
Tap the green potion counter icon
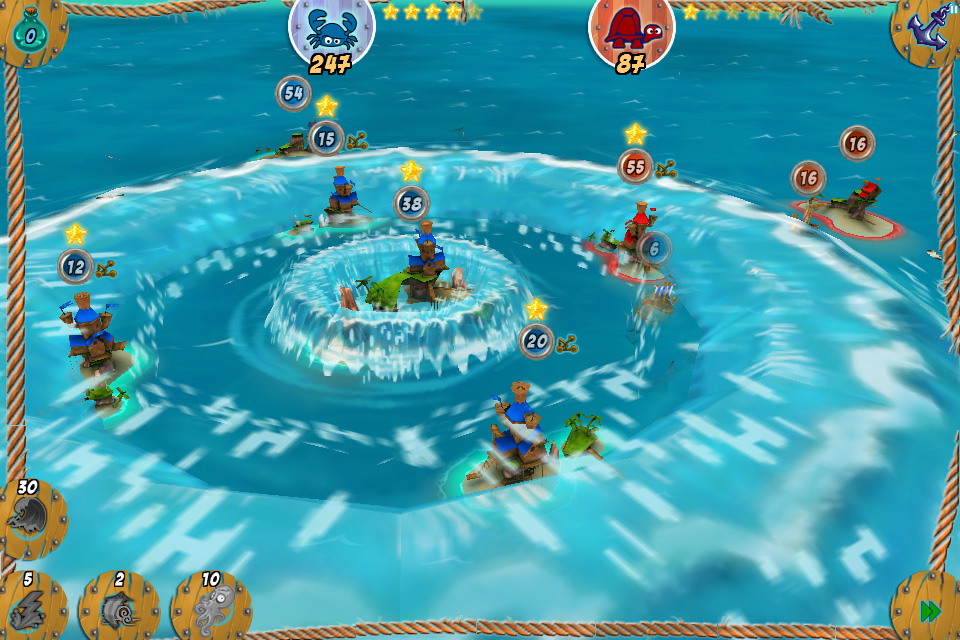30,32
